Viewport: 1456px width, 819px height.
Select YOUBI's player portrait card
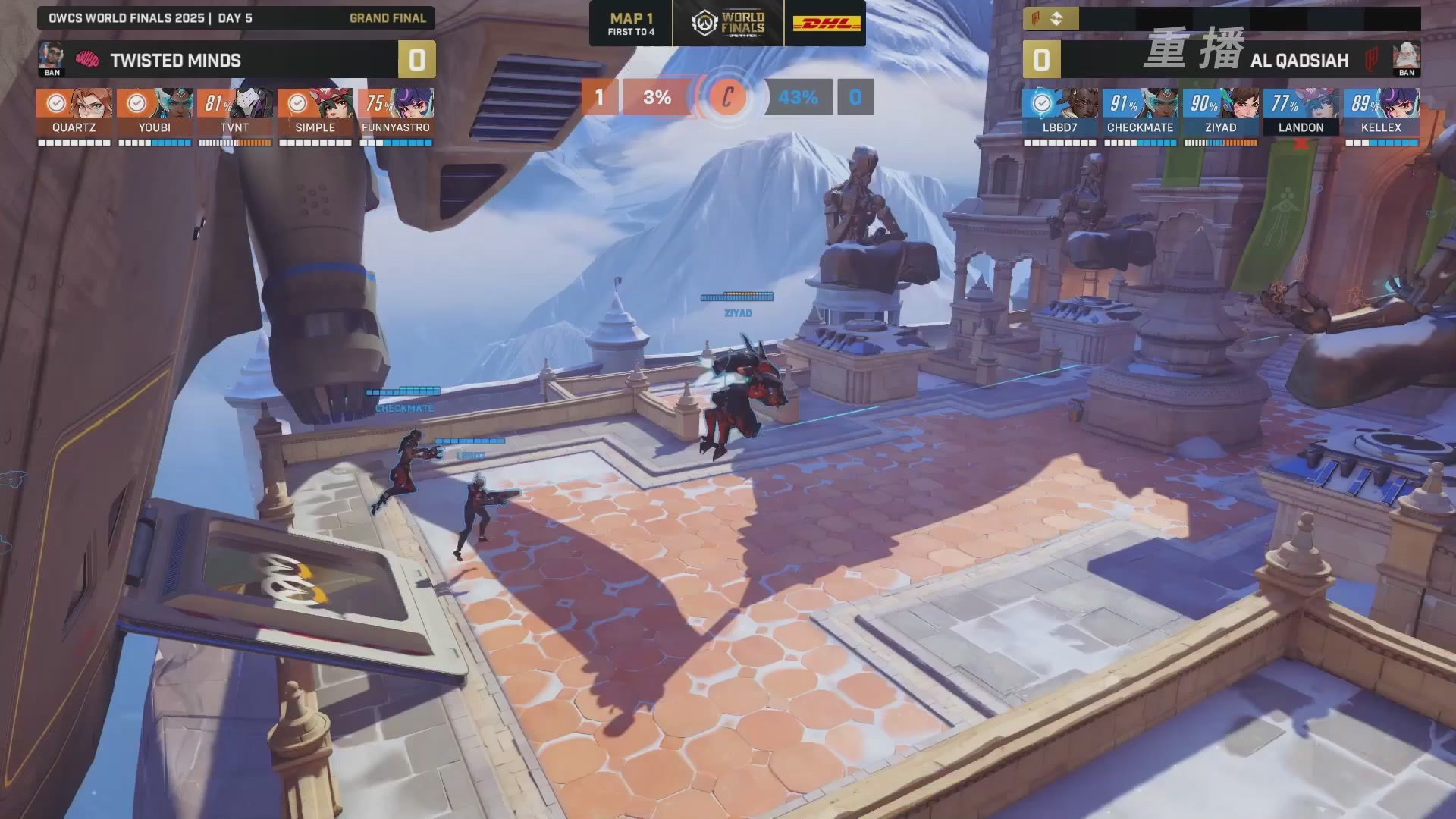coord(155,111)
